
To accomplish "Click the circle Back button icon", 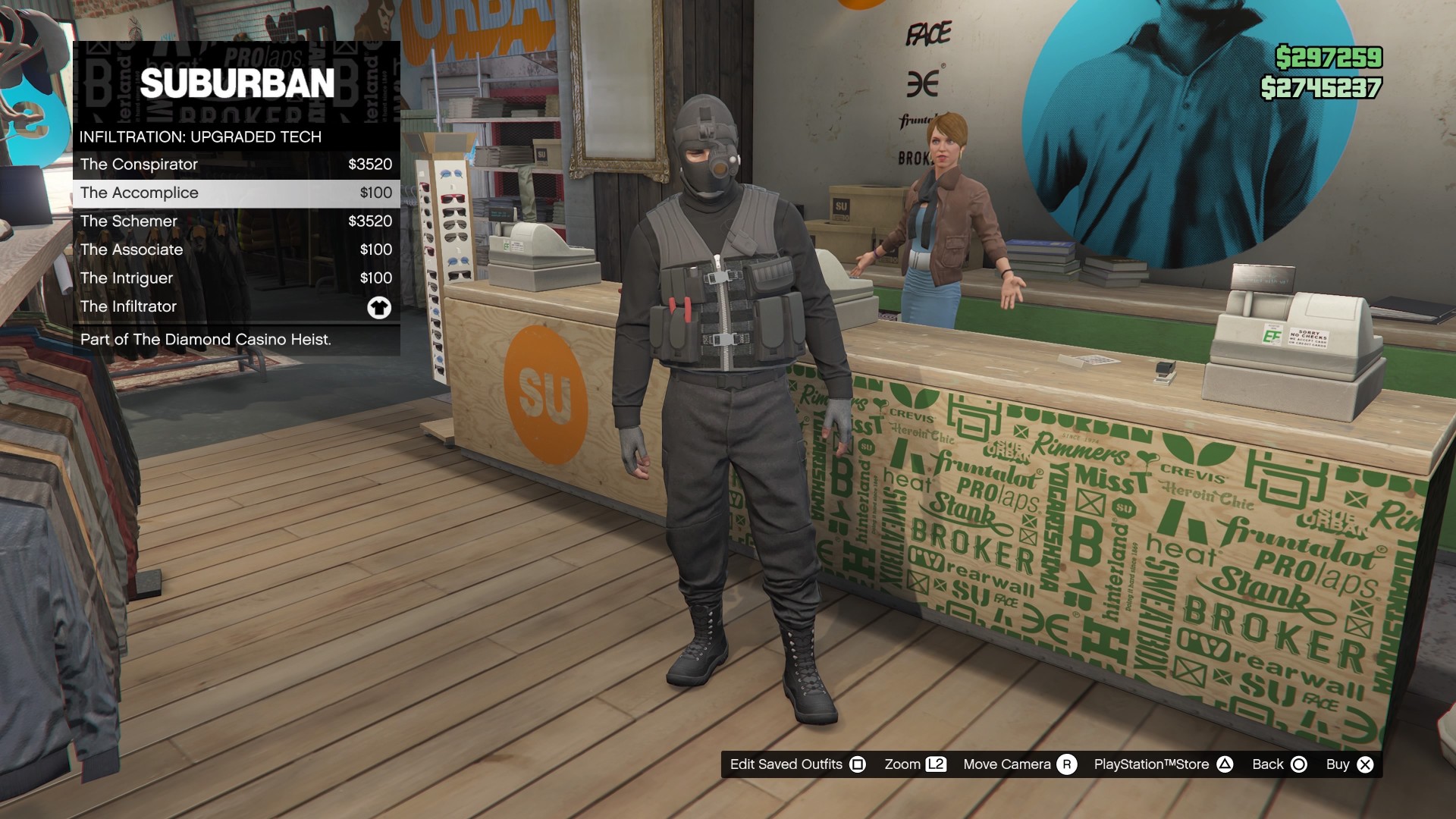I will pos(1298,764).
